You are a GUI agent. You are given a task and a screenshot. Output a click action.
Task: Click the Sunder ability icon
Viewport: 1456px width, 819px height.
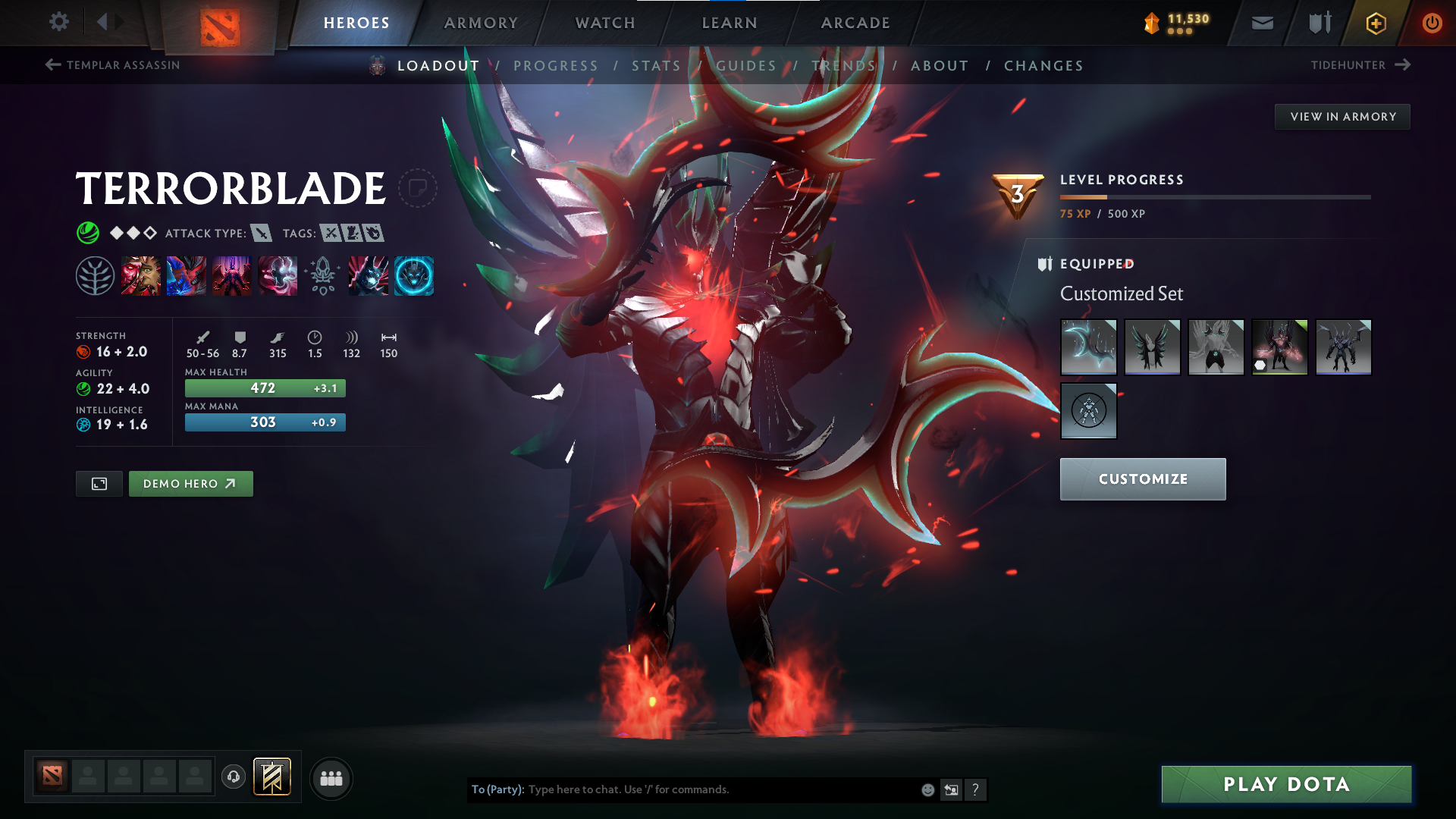point(278,275)
